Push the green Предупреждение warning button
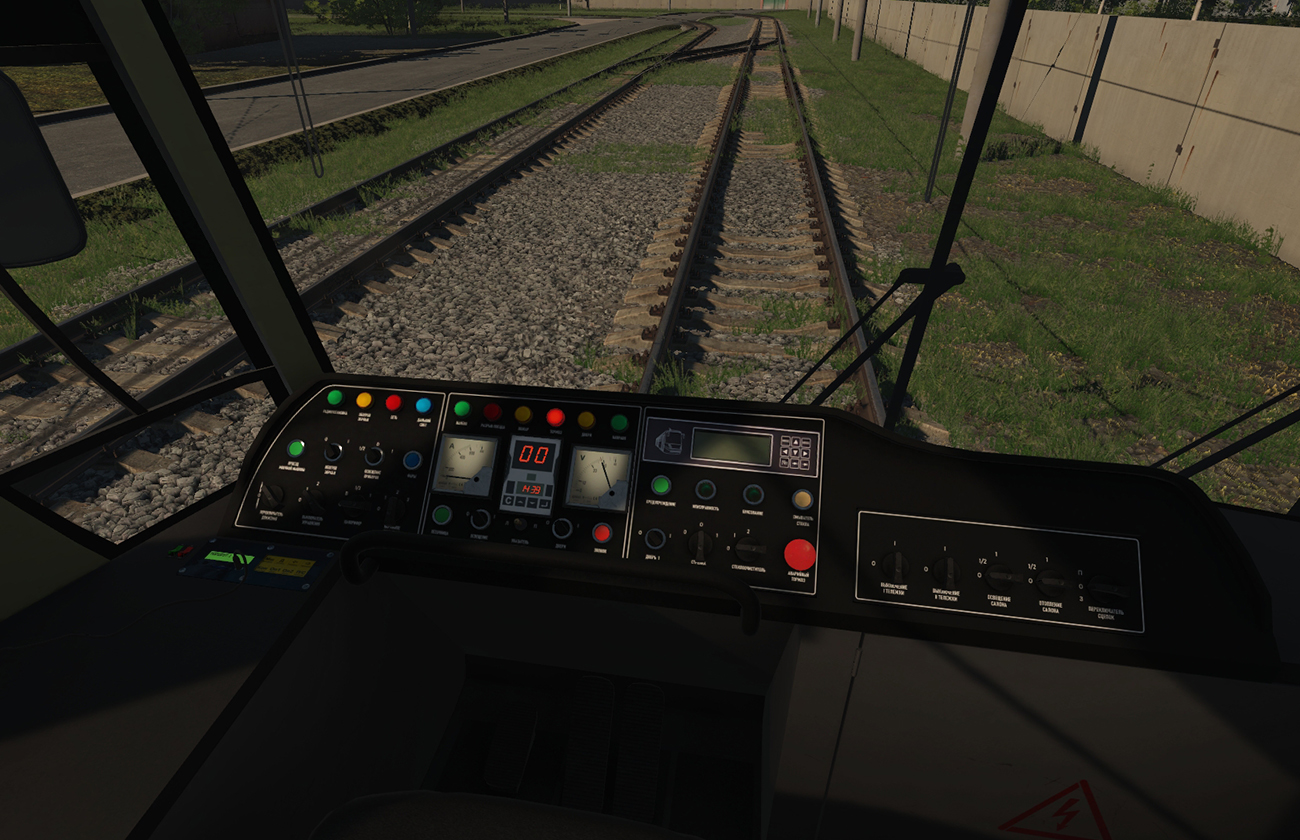1300x840 pixels. coord(660,485)
